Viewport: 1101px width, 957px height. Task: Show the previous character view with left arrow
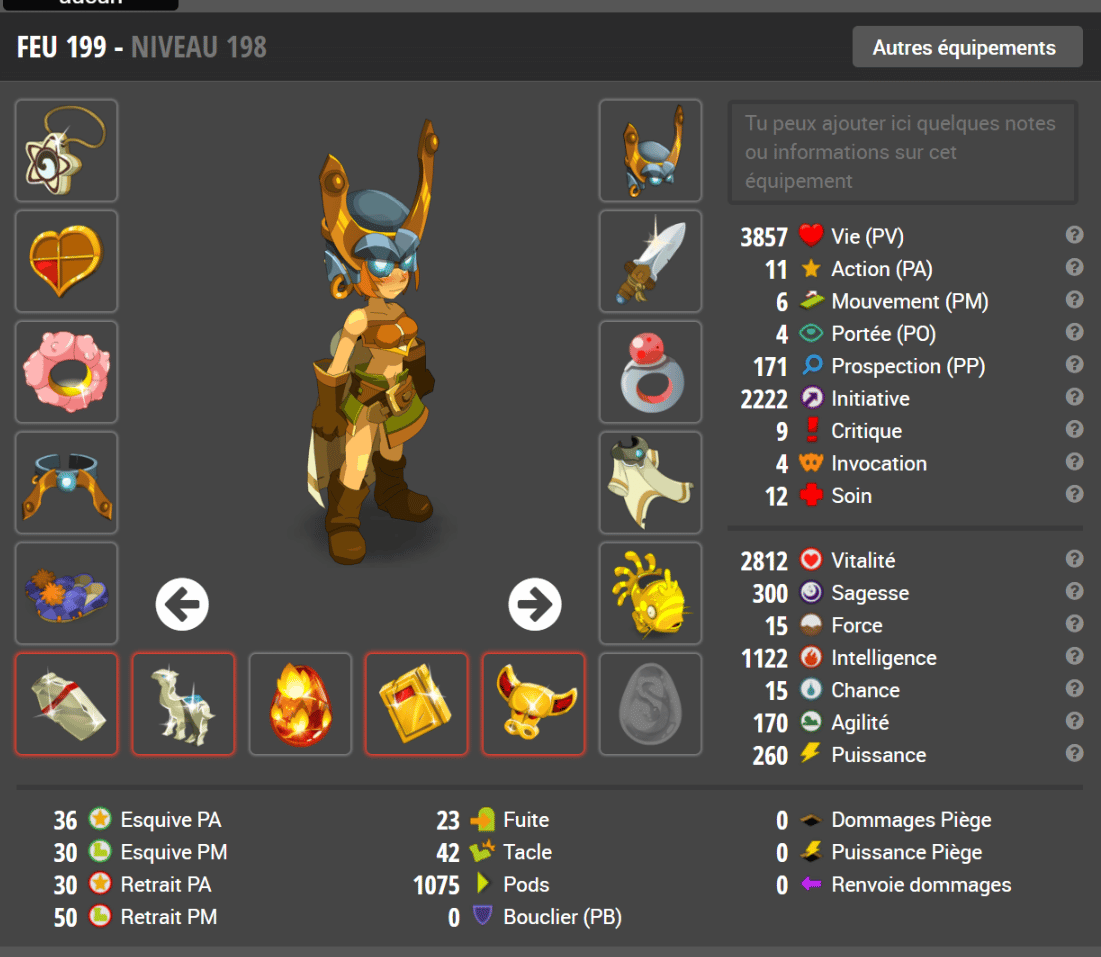click(x=182, y=604)
